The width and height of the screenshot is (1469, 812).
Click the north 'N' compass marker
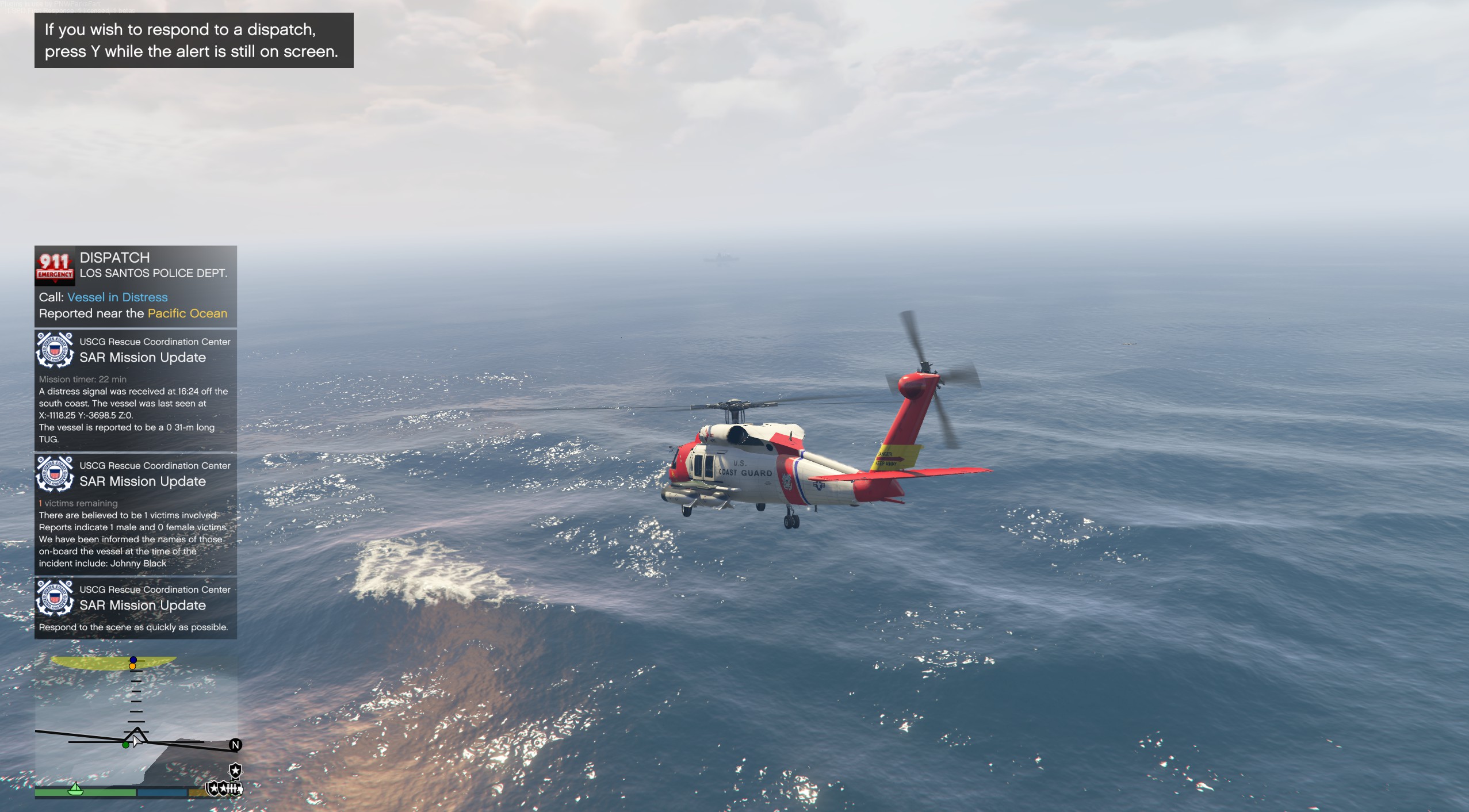(x=235, y=745)
